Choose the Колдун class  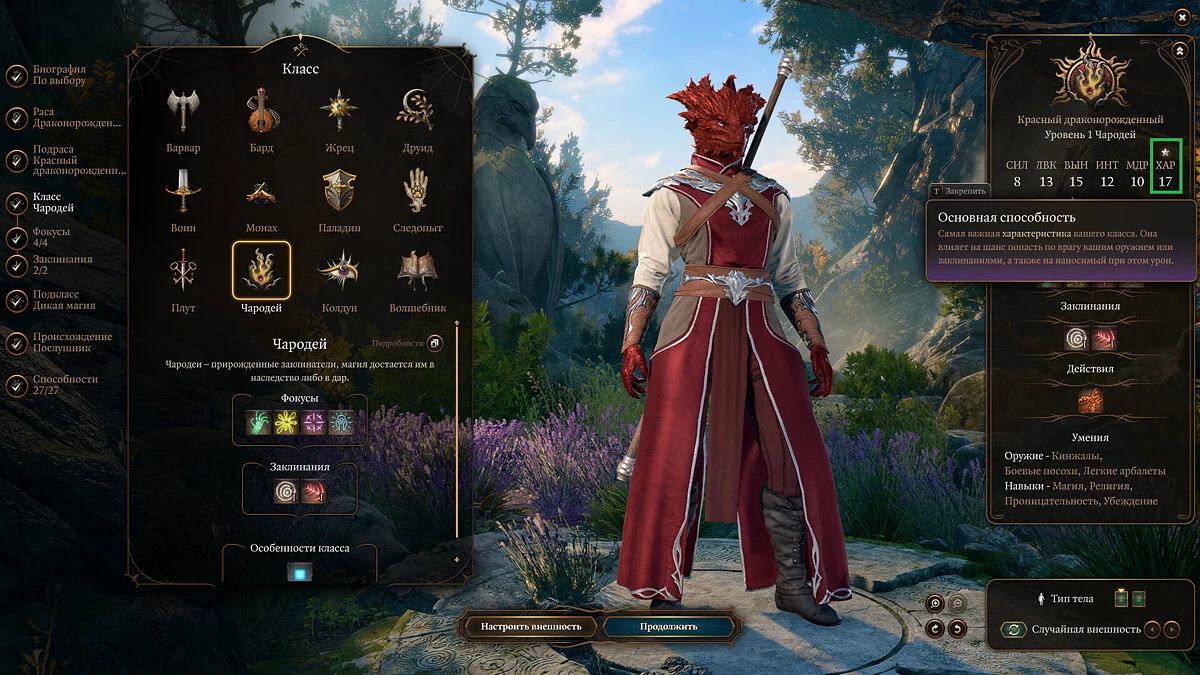point(340,270)
